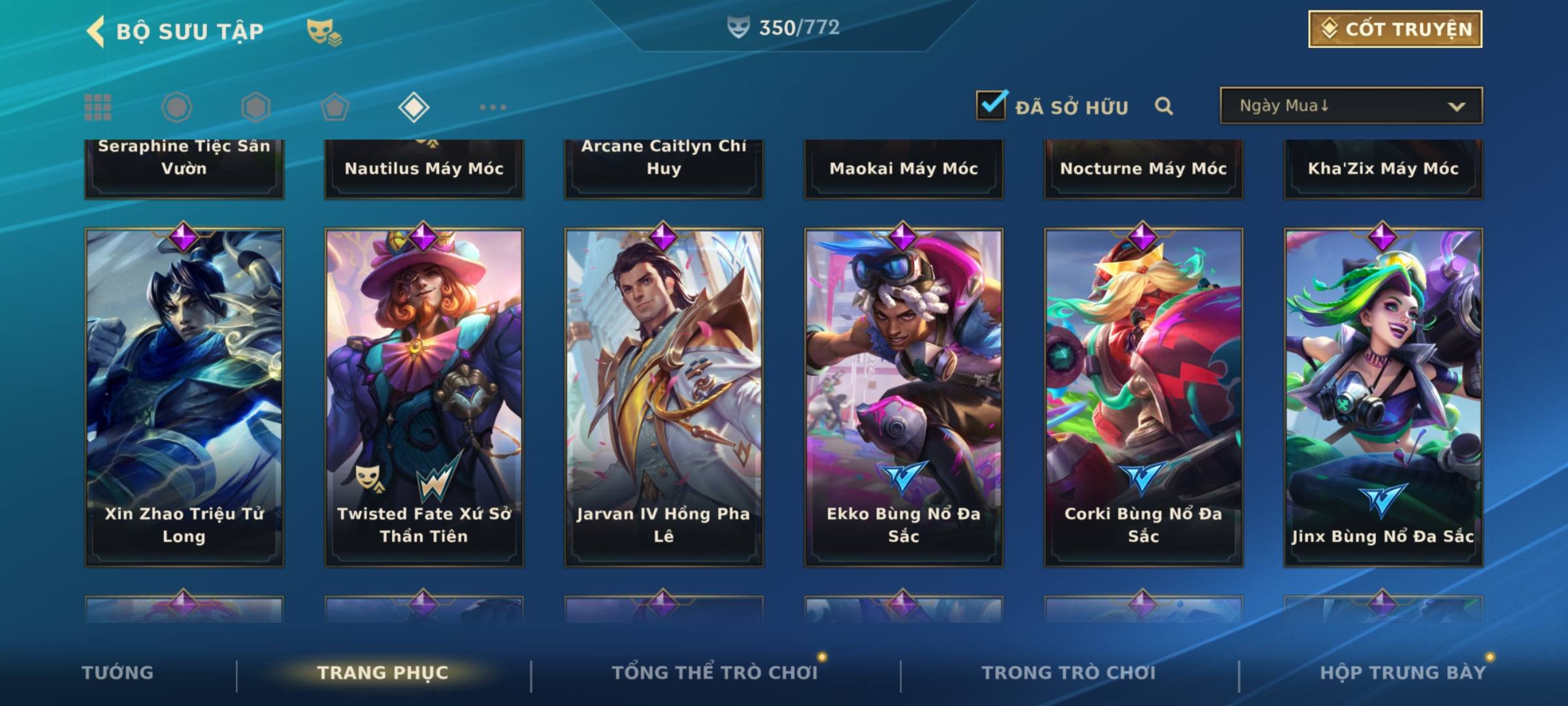Switch to Tổng Thể Trò Chơi tab
Screen dimensions: 1568x706
(x=715, y=673)
